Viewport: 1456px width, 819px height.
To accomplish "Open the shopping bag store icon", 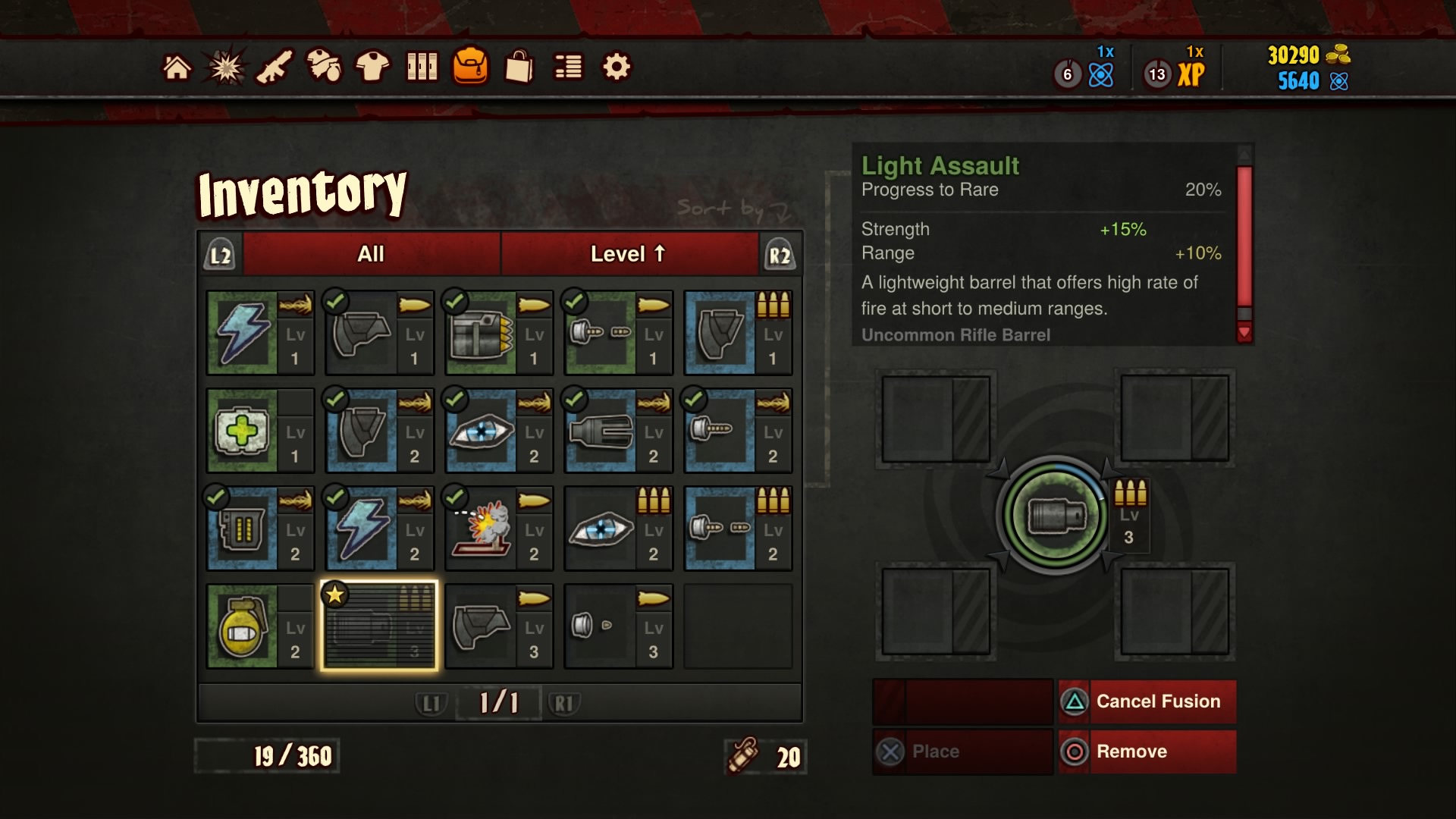I will tap(518, 67).
